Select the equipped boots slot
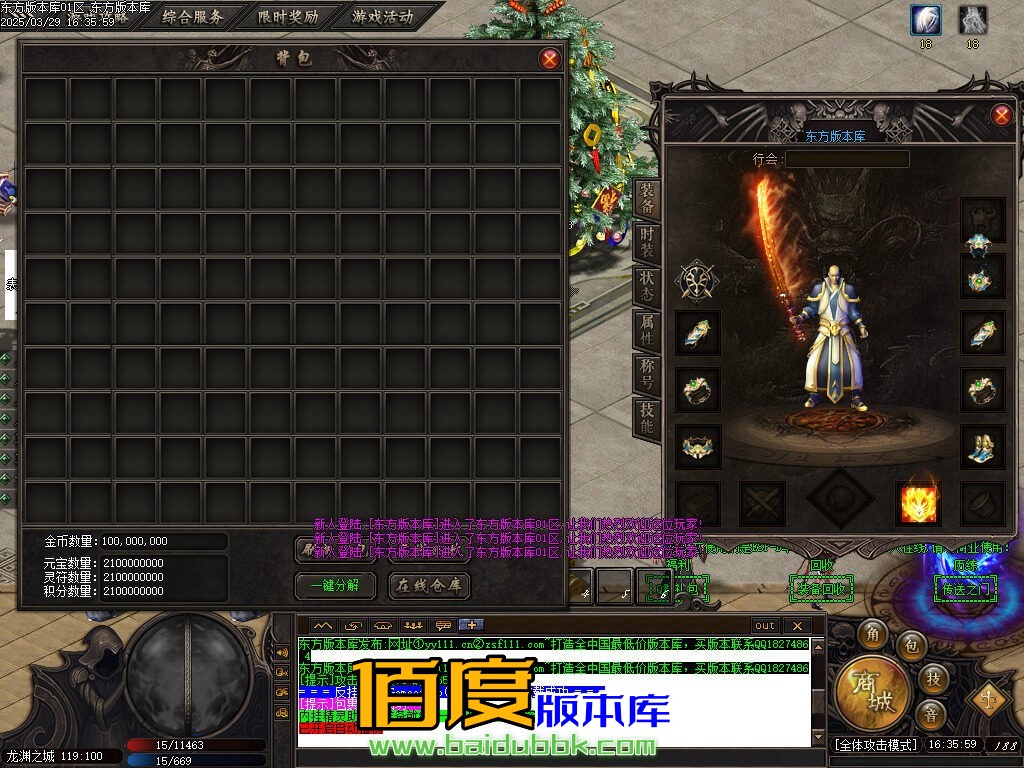The image size is (1024, 768). pos(982,447)
